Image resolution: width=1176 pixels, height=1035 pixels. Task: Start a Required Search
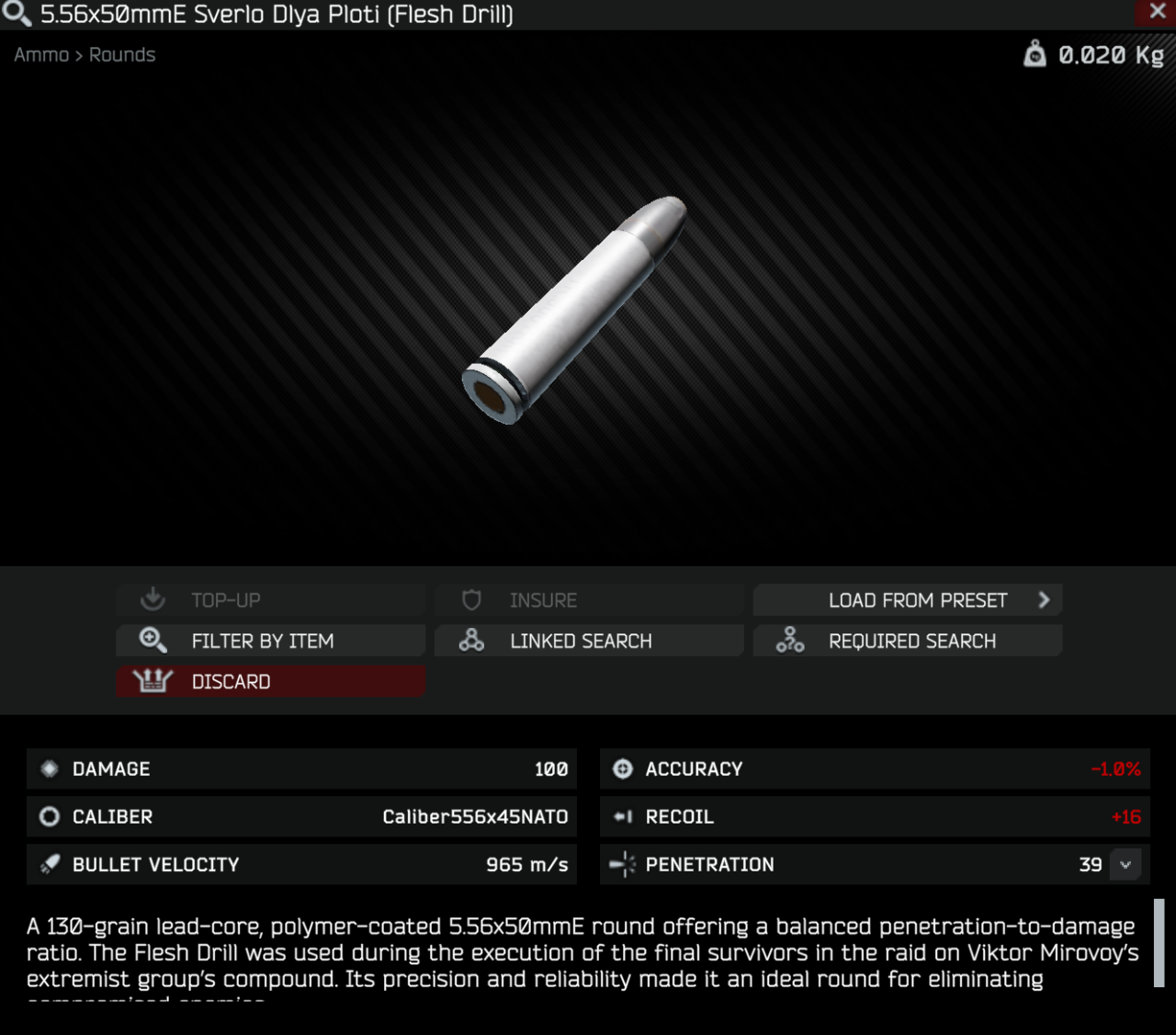pyautogui.click(x=908, y=641)
